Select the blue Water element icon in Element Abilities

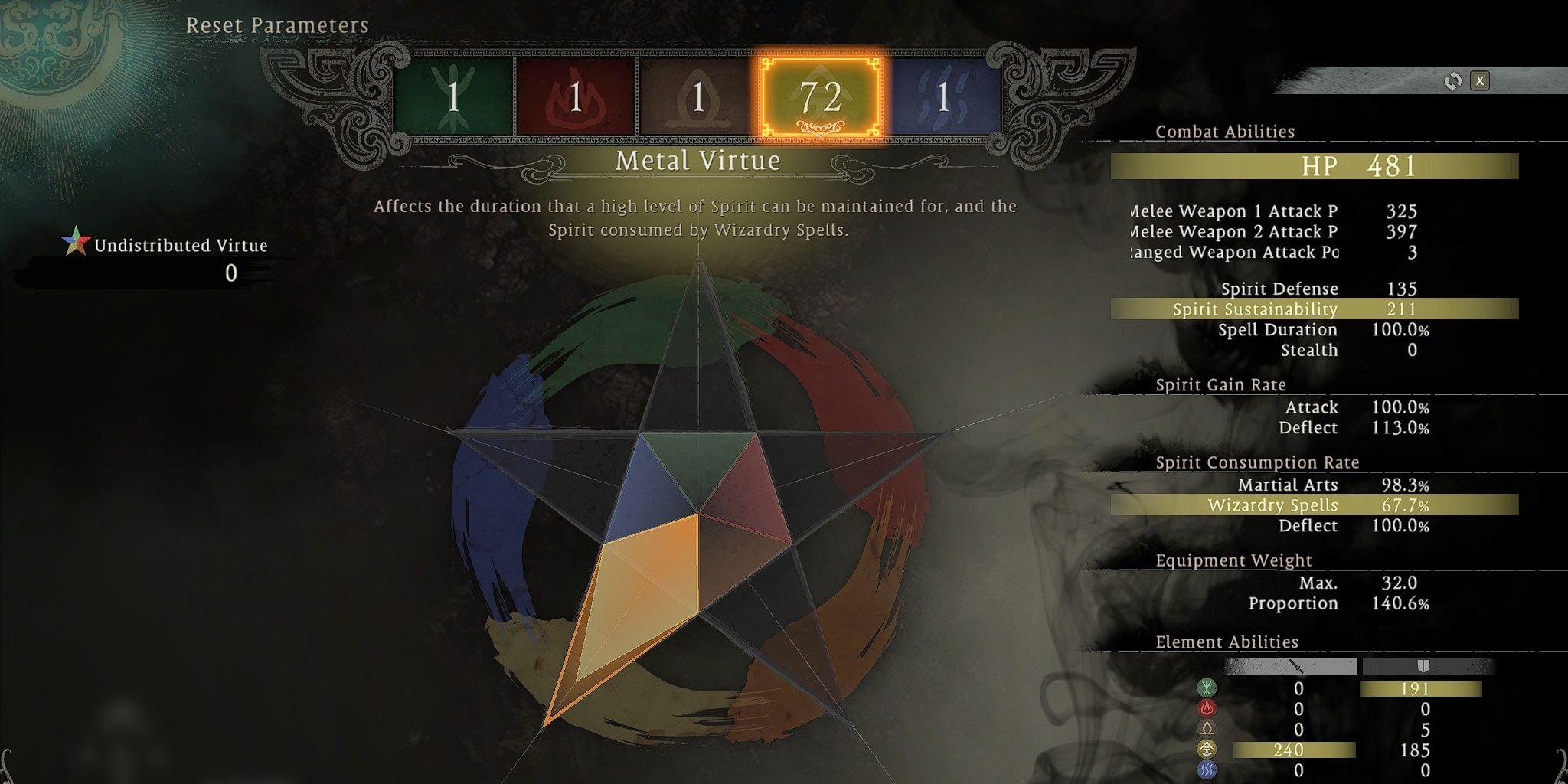pos(1207,769)
